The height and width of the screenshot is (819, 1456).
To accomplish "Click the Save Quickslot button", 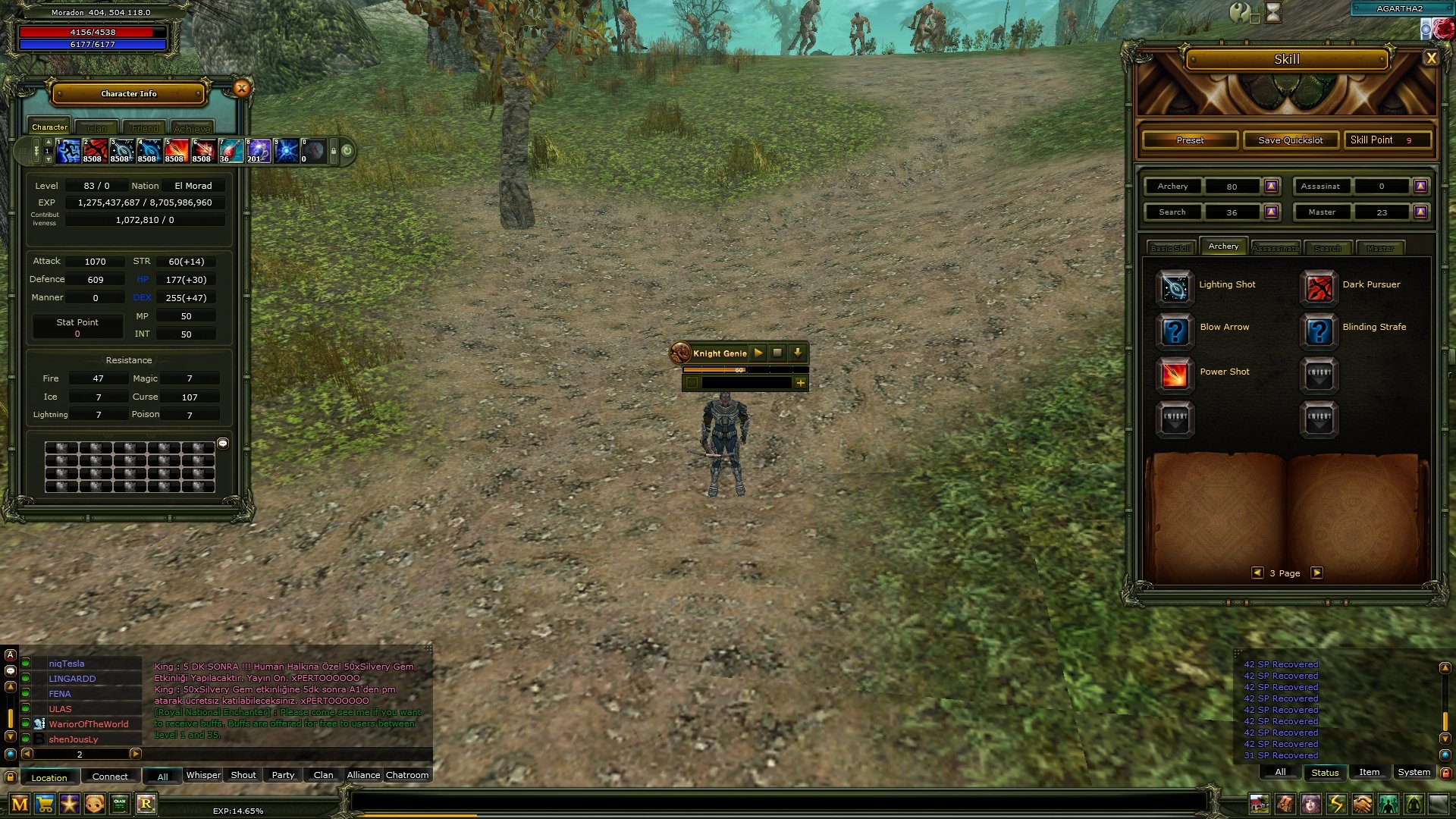I will [x=1291, y=140].
